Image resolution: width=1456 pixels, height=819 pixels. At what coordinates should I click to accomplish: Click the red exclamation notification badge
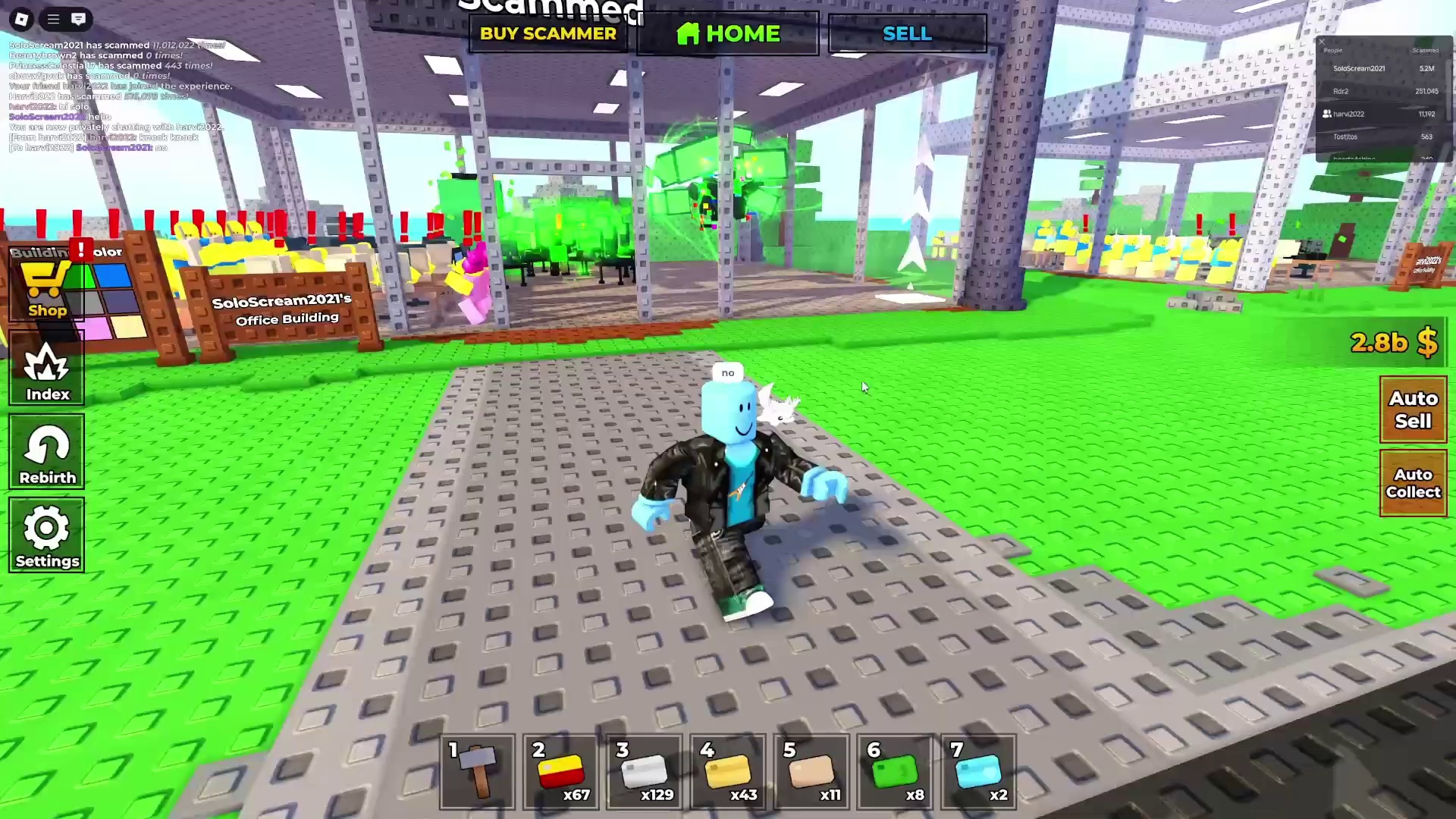(x=82, y=249)
